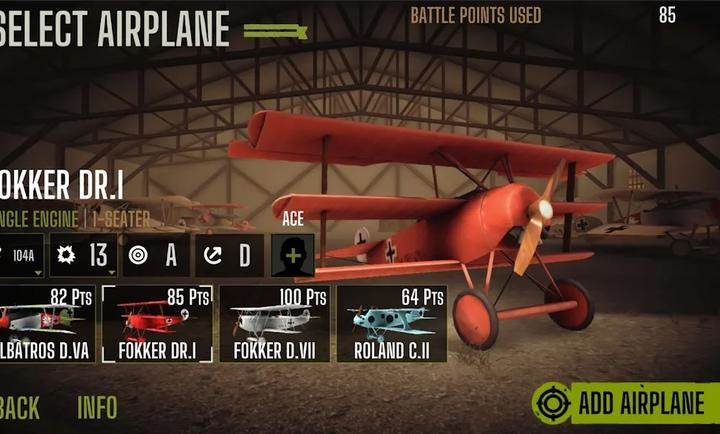Add an ace pilot to the airplane
Viewport: 720px width, 434px height.
tap(292, 256)
